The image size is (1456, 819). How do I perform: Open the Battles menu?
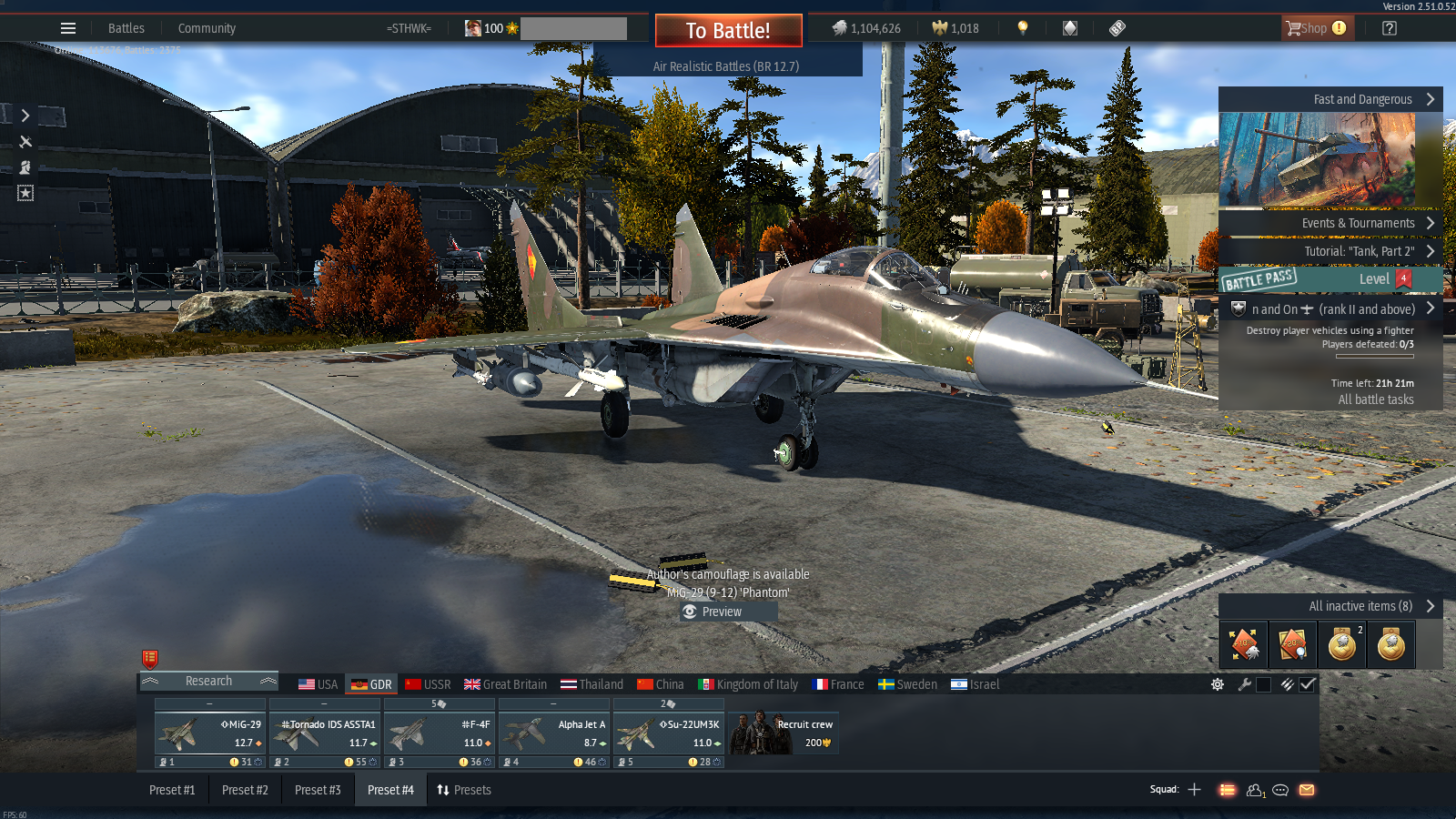point(126,28)
